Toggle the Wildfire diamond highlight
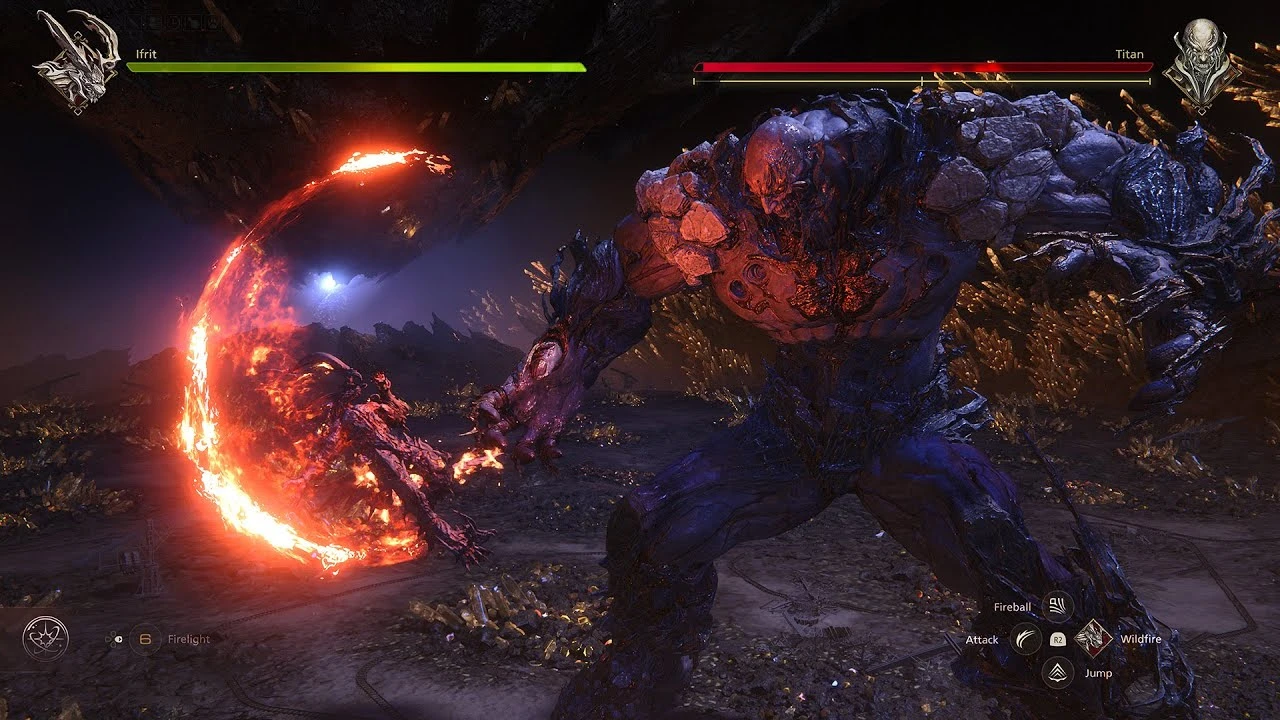Screen dimensions: 1280x720 point(1092,639)
